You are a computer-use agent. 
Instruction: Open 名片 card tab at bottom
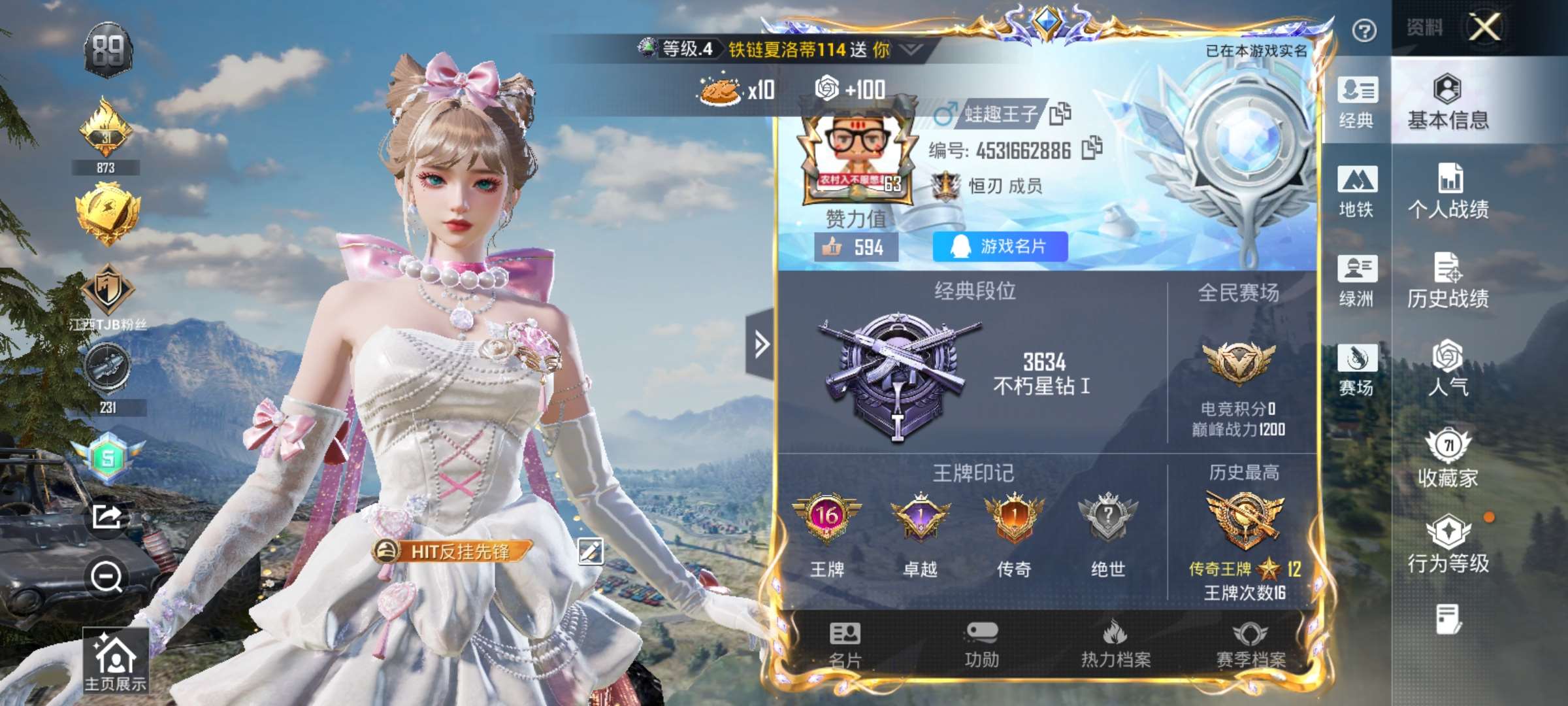pyautogui.click(x=845, y=644)
